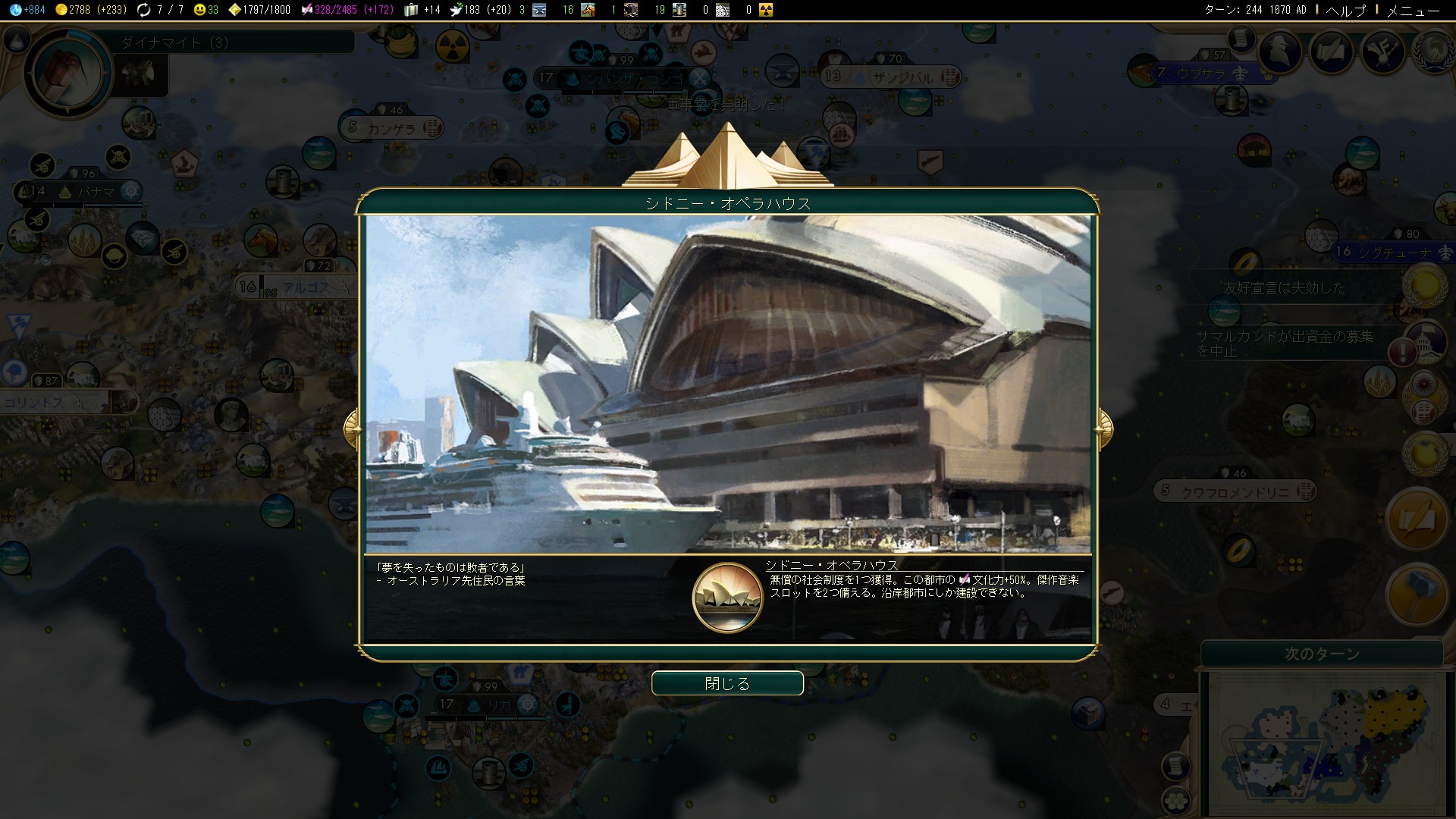The width and height of the screenshot is (1456, 819).
Task: Select the リガ city banner
Action: coord(485,705)
